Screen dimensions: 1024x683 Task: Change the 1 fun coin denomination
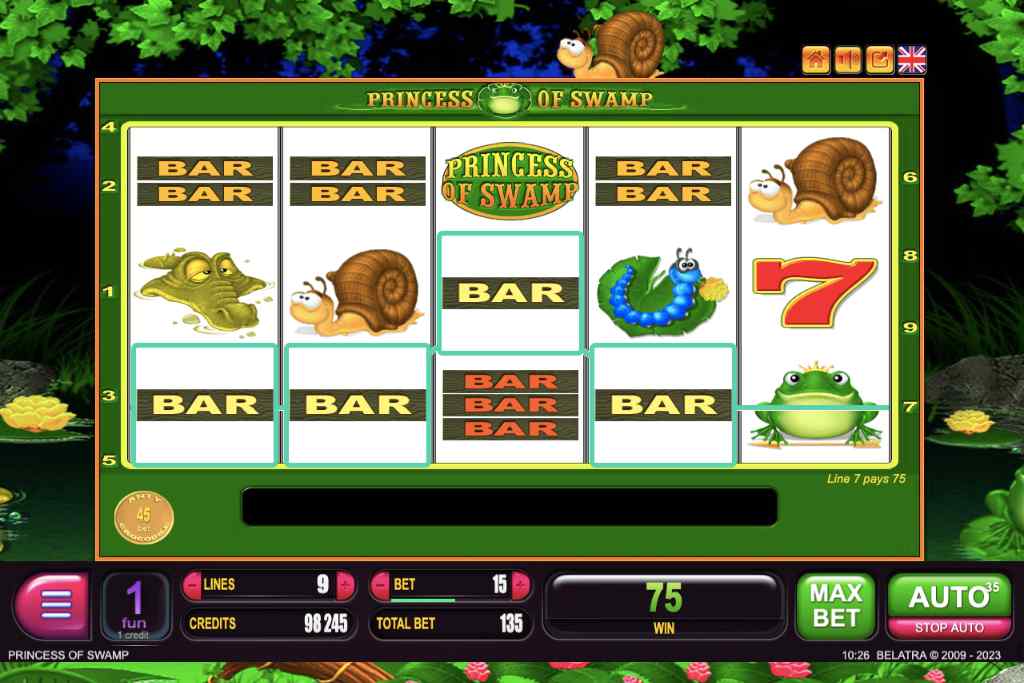point(135,606)
